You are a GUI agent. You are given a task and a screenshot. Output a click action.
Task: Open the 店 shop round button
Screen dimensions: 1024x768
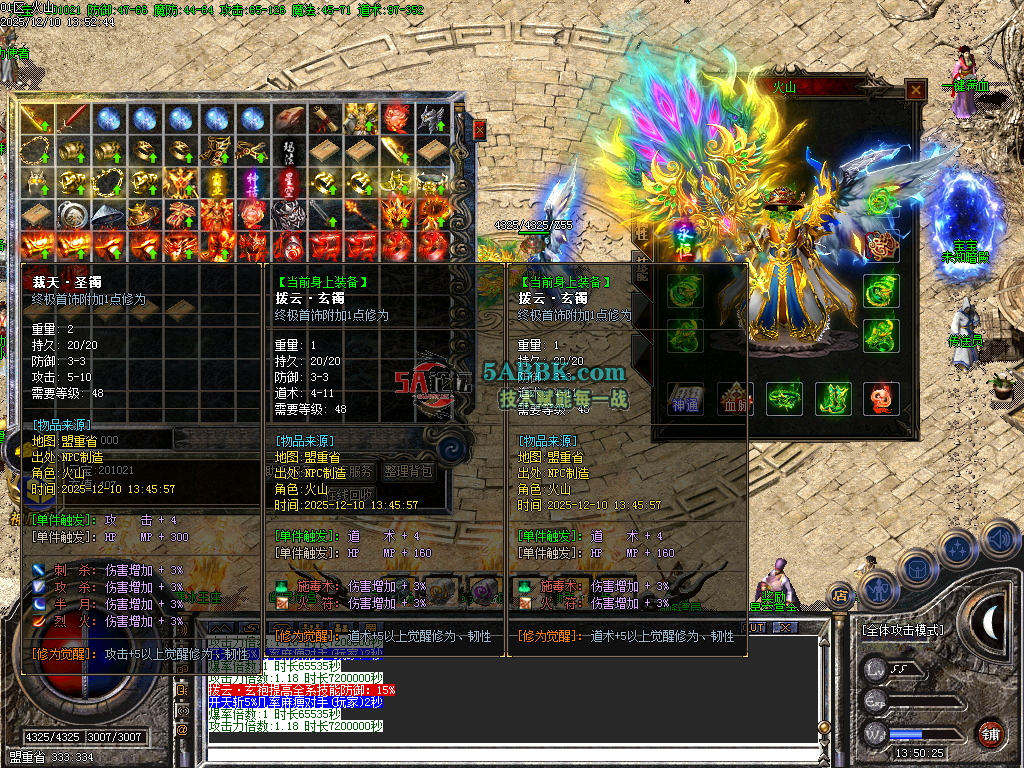[x=841, y=597]
